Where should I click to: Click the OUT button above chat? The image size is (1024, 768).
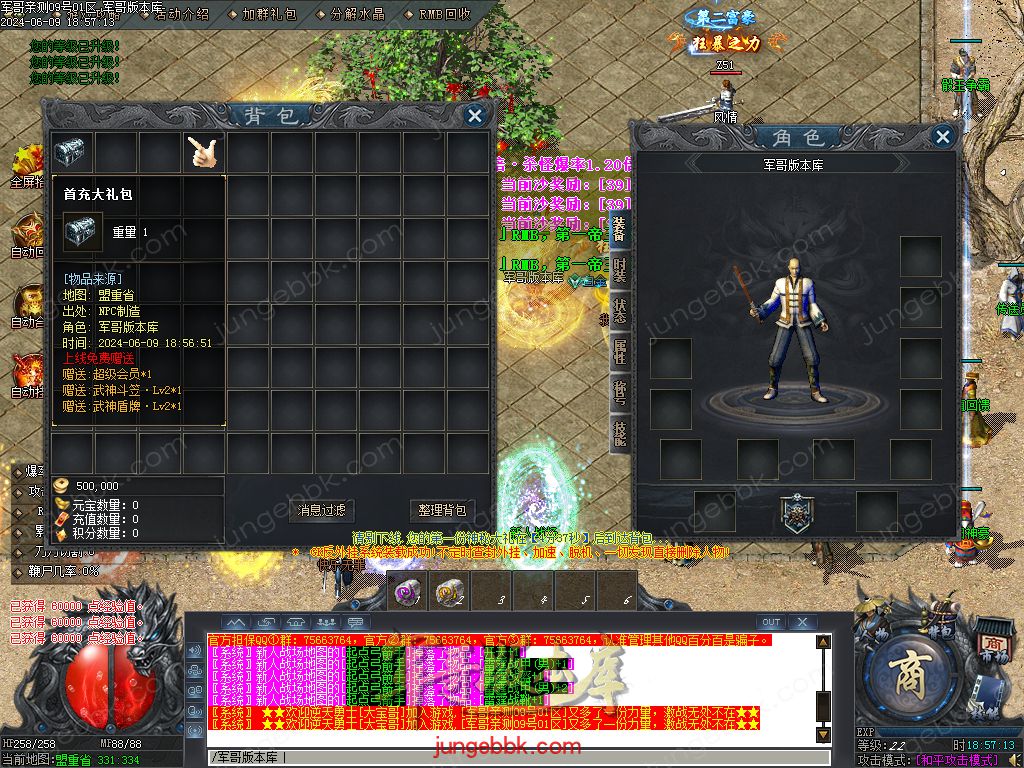coord(770,622)
